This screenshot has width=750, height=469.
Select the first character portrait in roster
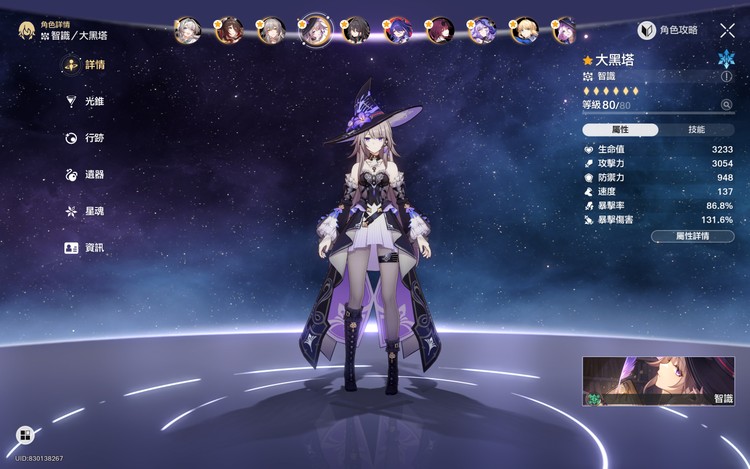(188, 30)
